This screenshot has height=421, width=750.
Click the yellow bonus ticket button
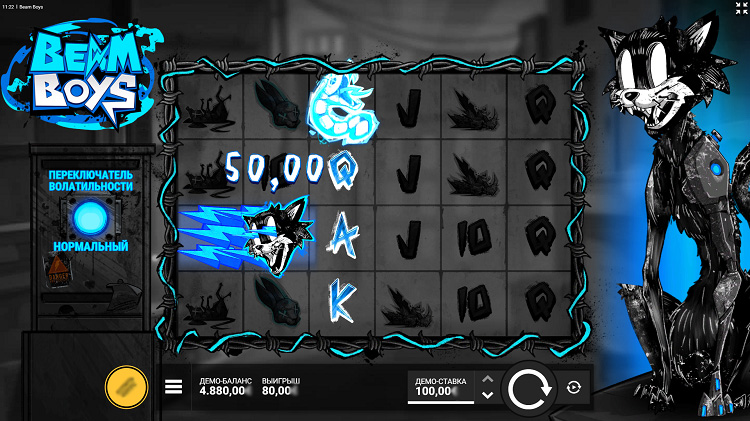(x=127, y=387)
